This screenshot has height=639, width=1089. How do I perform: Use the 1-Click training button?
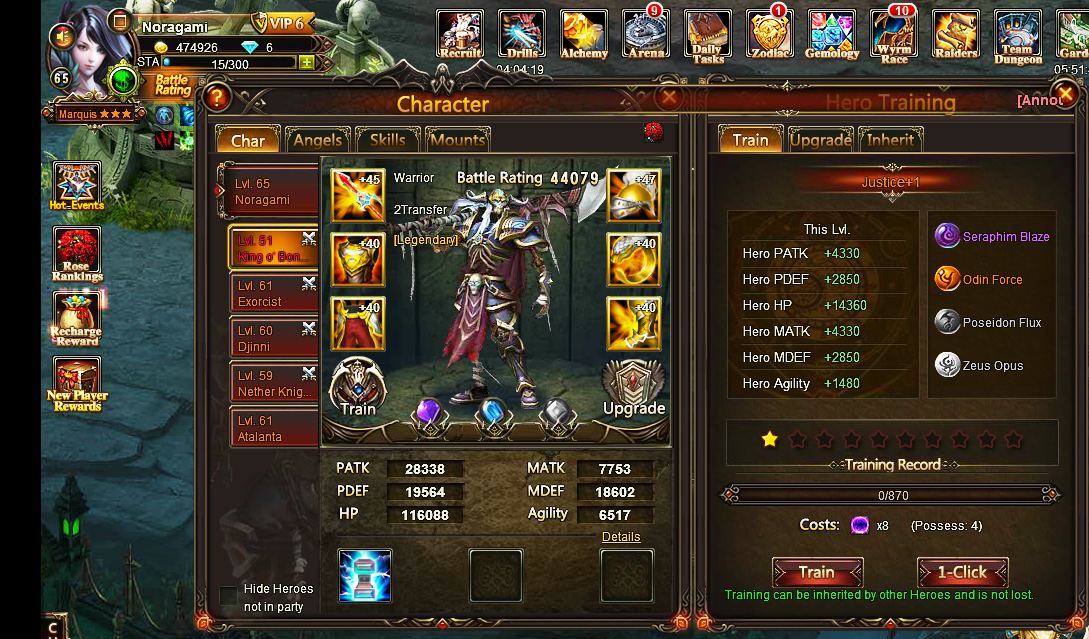tap(962, 573)
